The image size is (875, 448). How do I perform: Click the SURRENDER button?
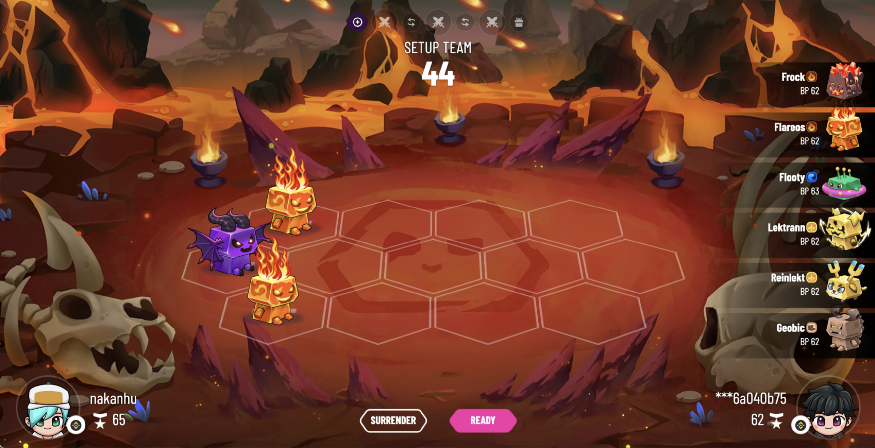coord(393,420)
